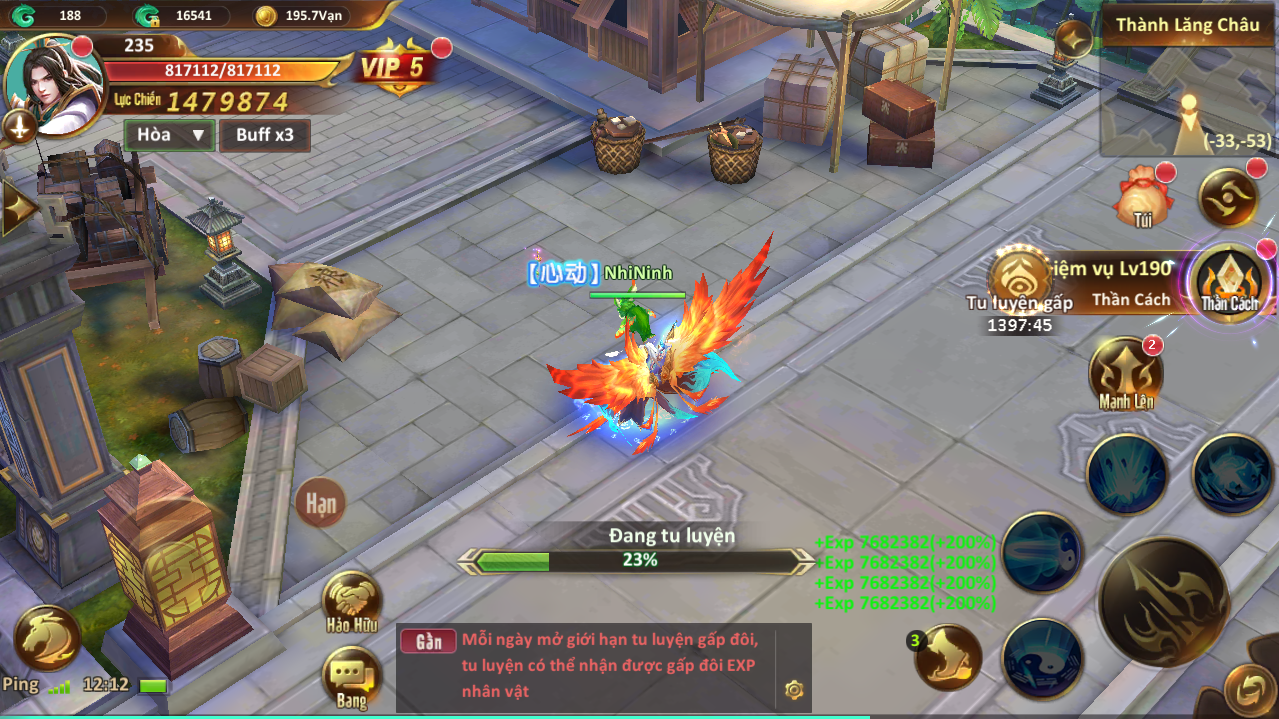
Task: Open the Mạnh Lên upgrade menu
Action: click(x=1126, y=374)
